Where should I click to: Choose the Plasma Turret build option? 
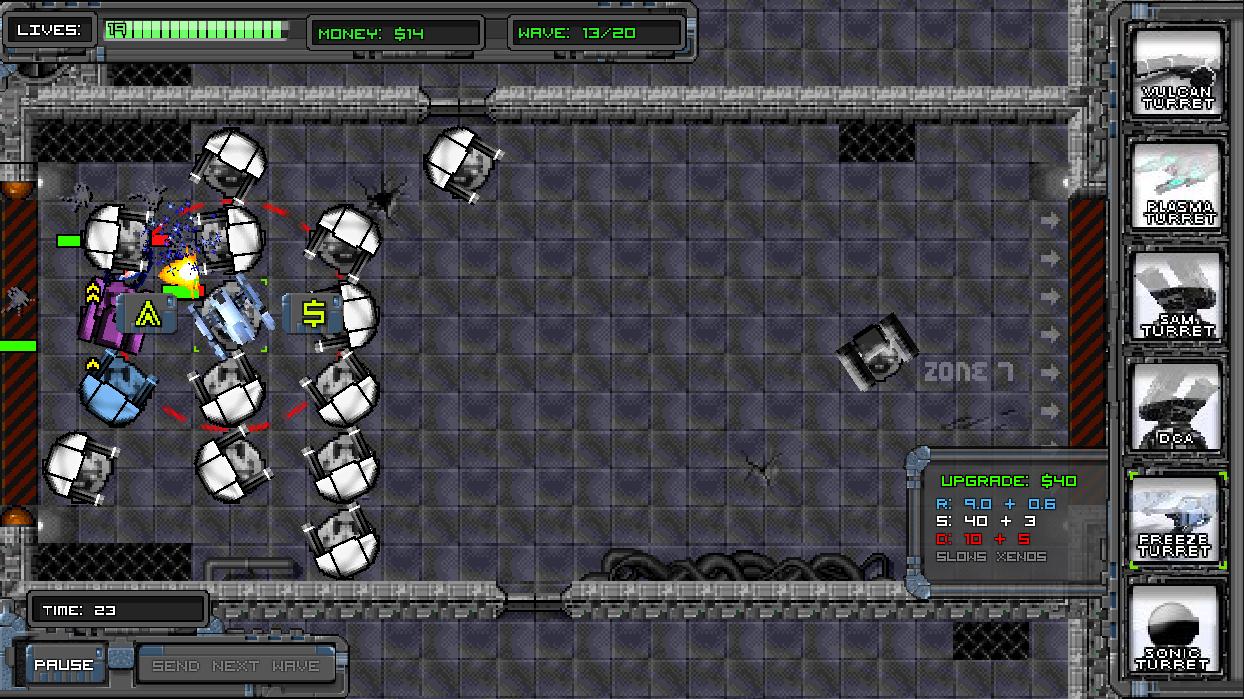tap(1177, 184)
